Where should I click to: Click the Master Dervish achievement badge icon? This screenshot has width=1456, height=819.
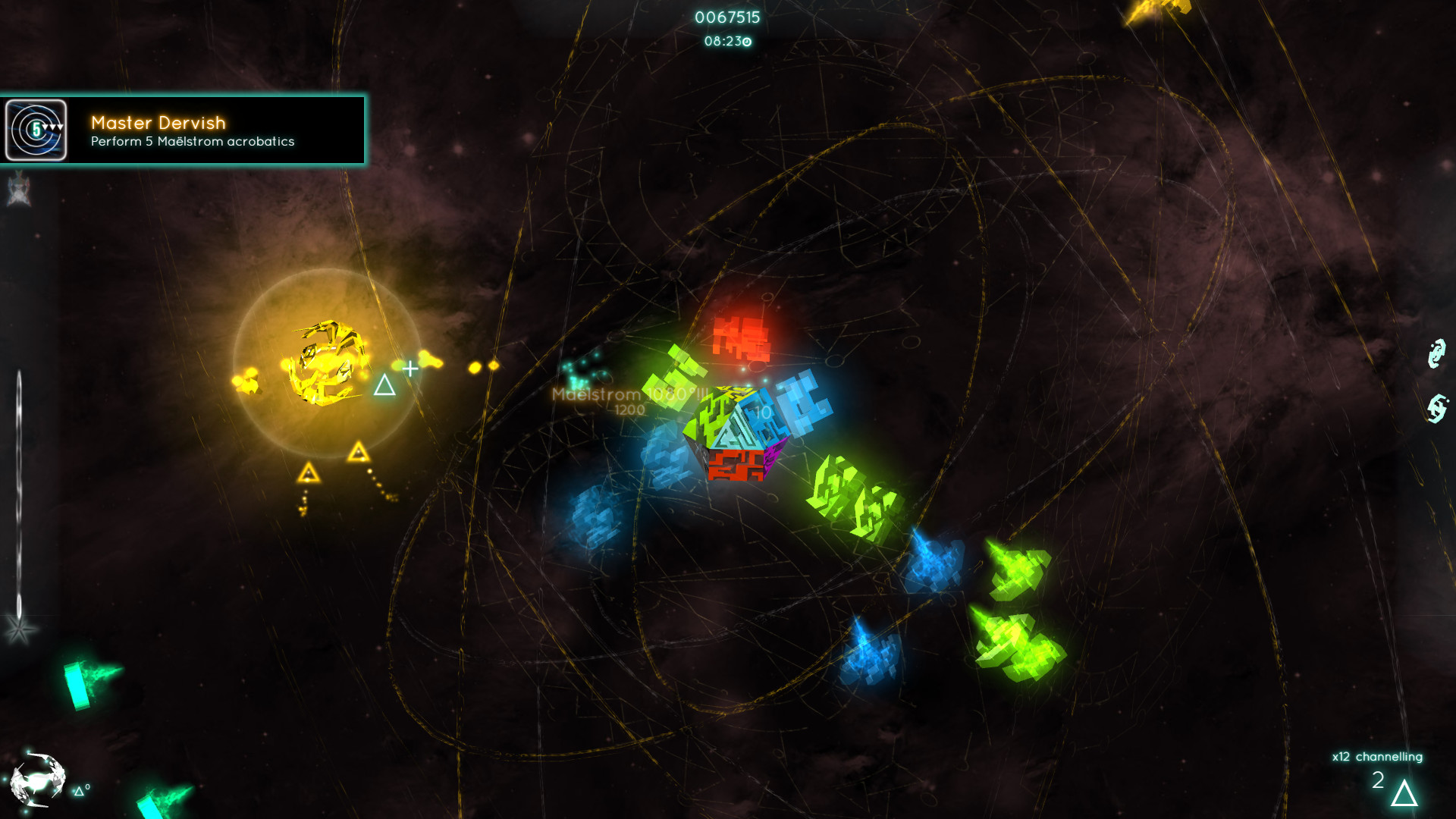coord(36,130)
